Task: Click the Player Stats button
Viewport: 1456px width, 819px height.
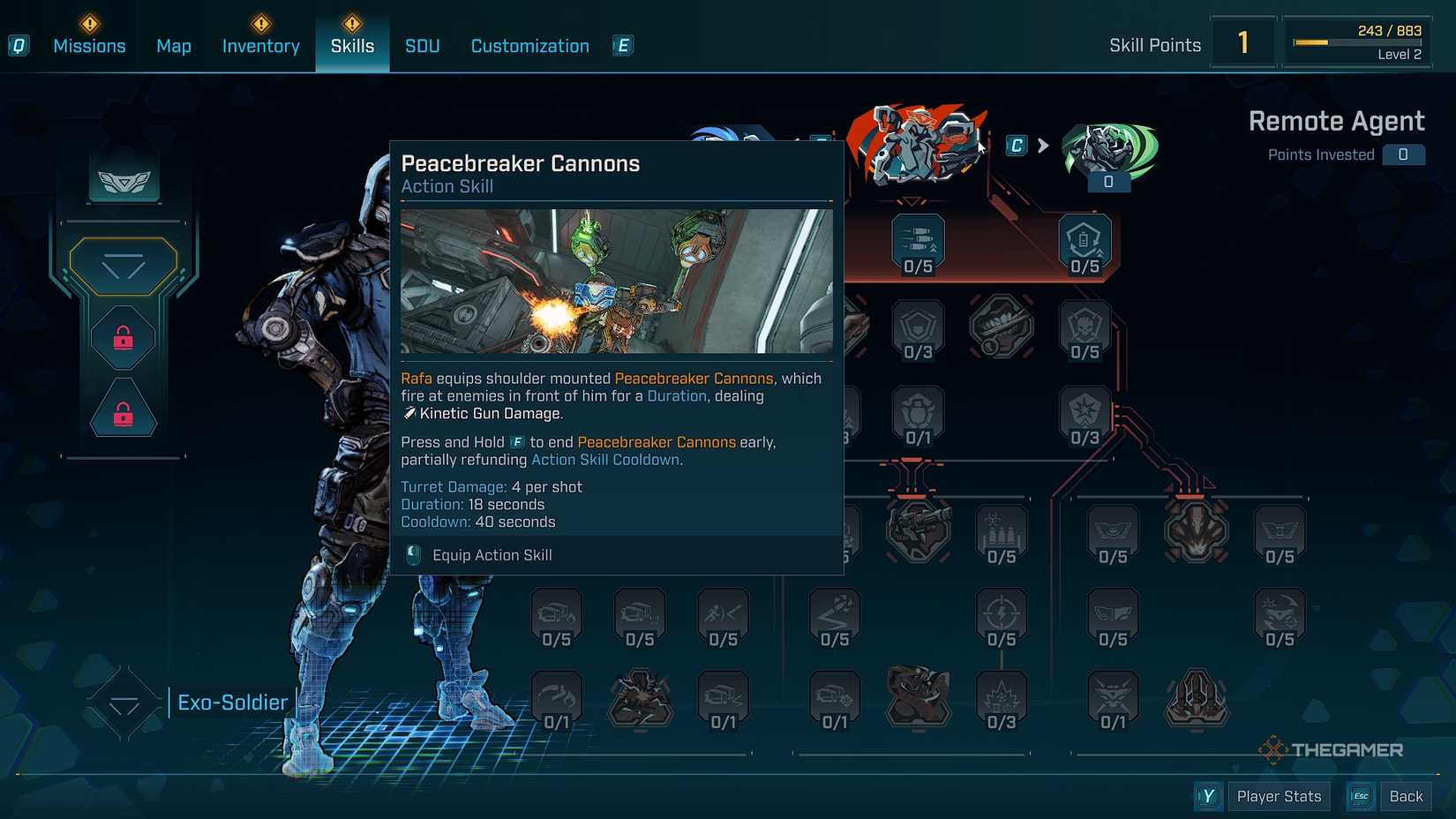Action: point(1279,795)
